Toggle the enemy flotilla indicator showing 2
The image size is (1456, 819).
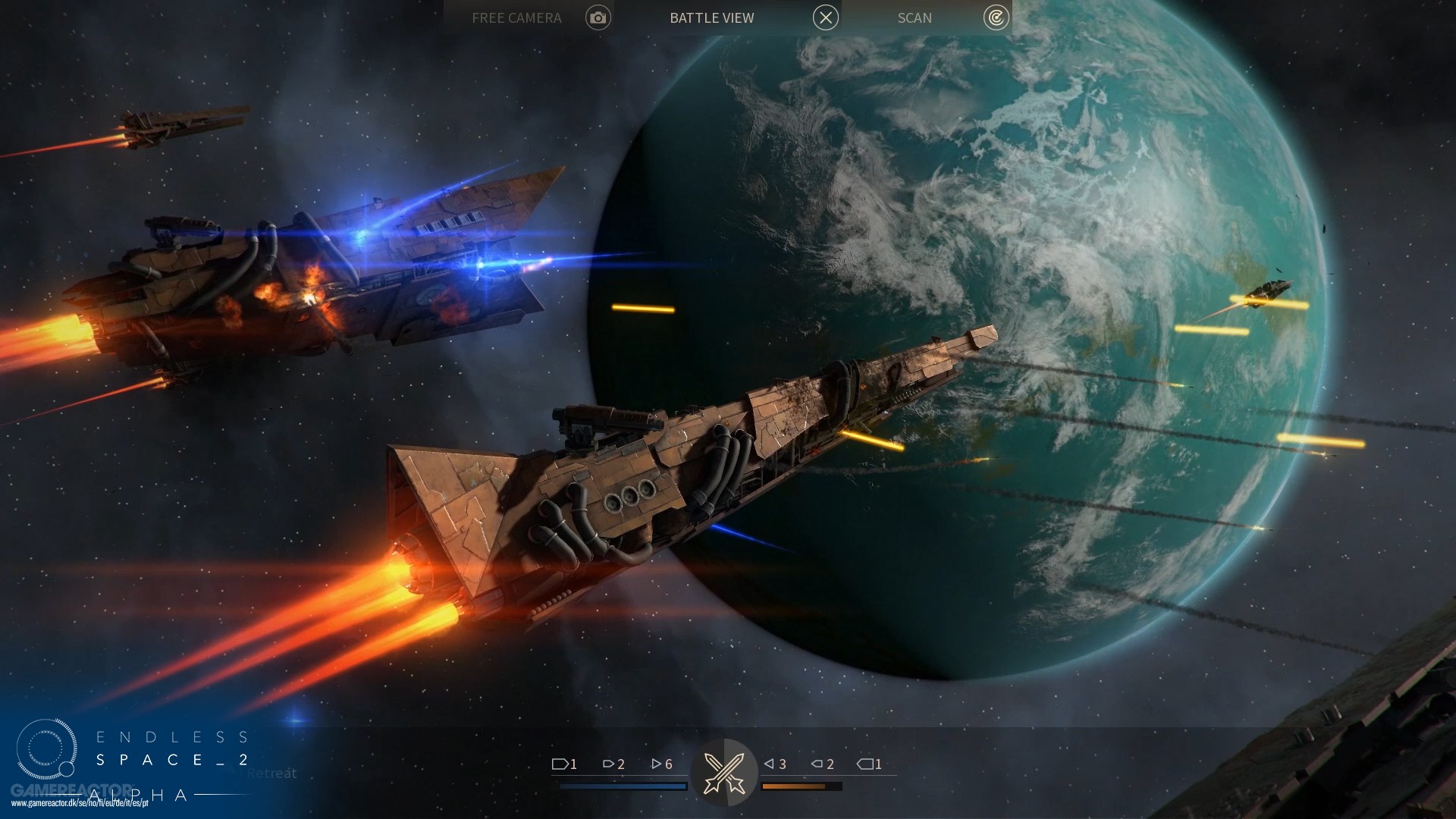(821, 764)
